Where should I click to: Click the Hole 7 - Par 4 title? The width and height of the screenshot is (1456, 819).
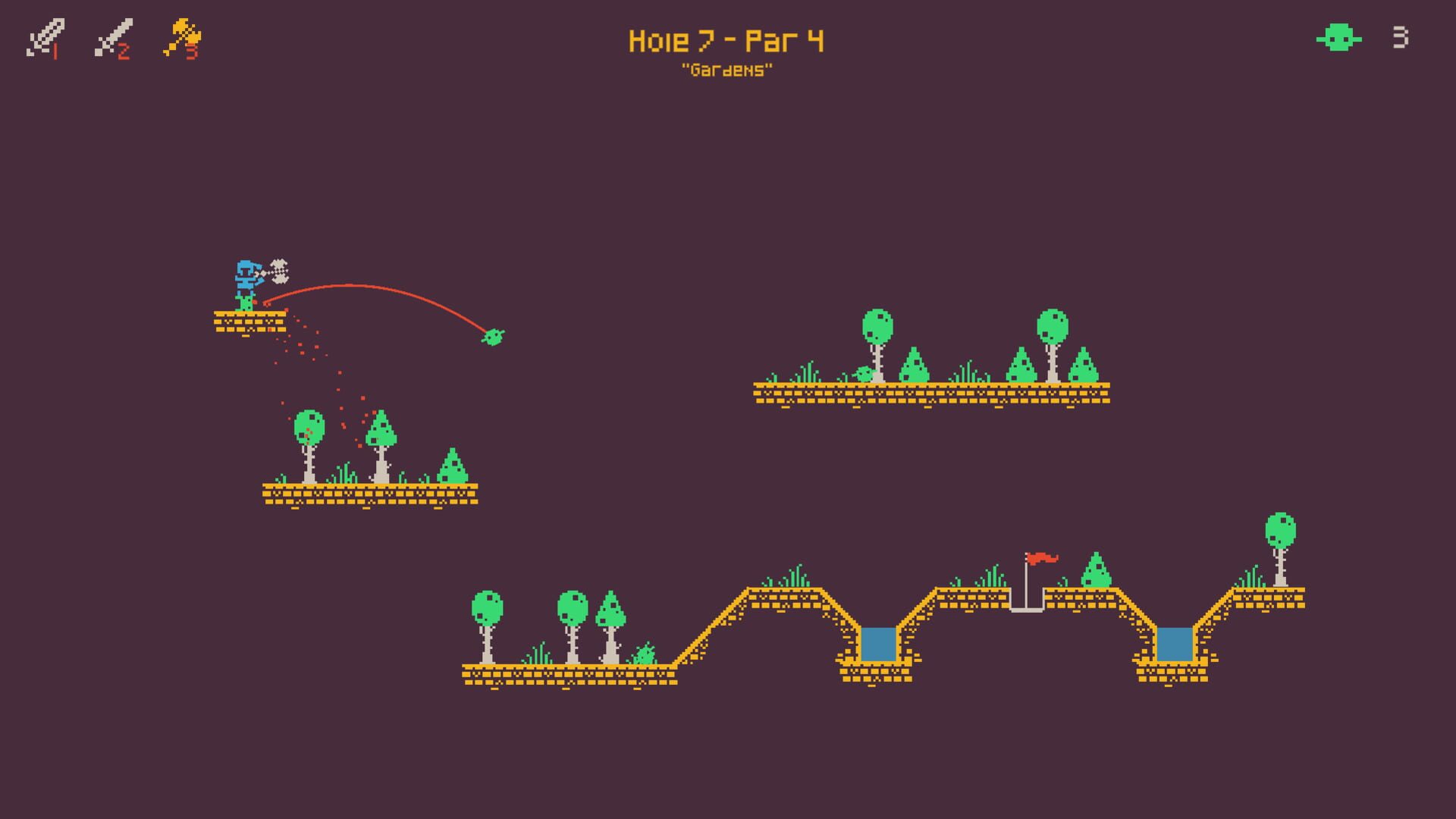[x=726, y=42]
